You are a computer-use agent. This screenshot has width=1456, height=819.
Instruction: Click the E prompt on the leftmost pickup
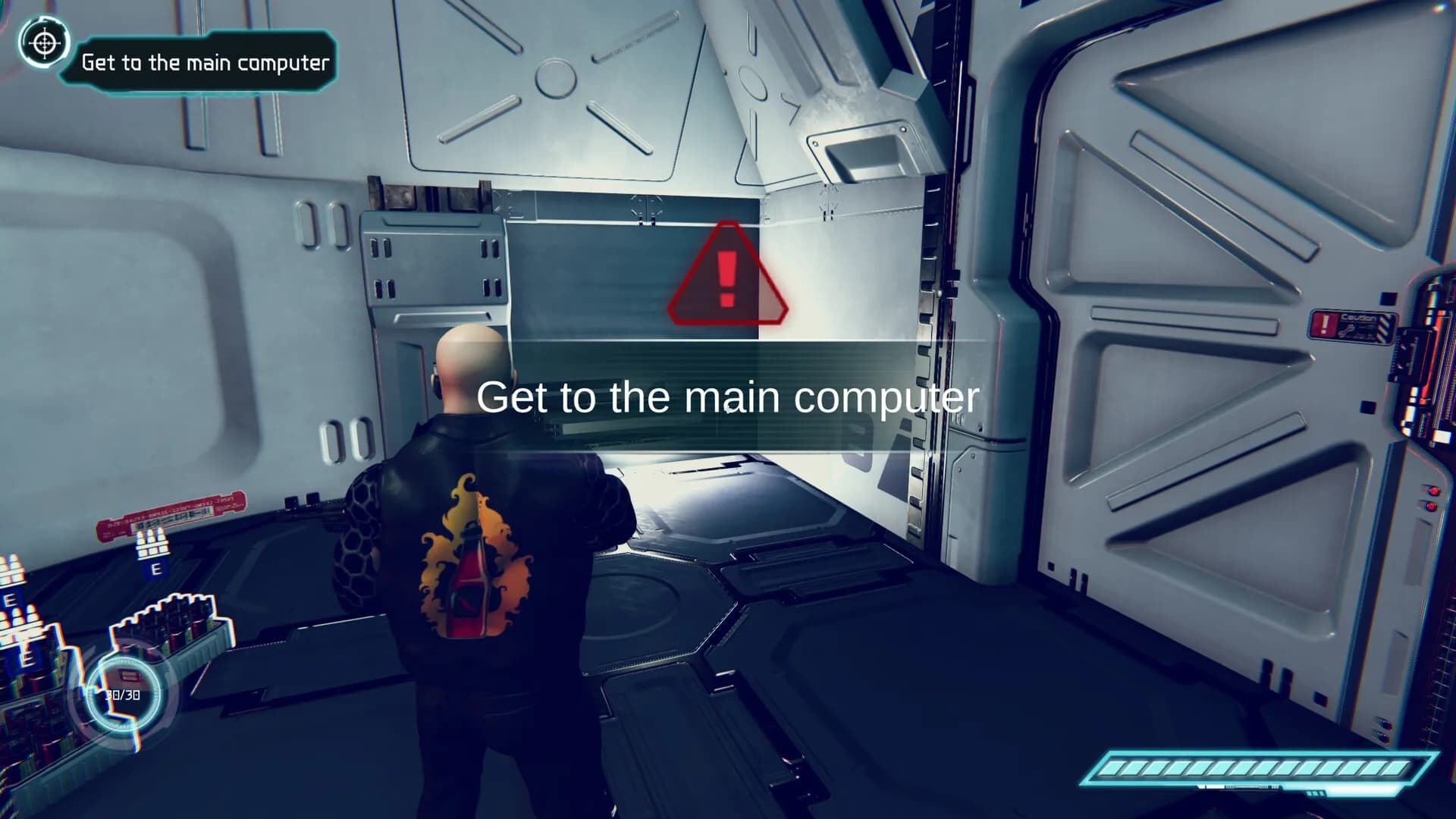(11, 598)
